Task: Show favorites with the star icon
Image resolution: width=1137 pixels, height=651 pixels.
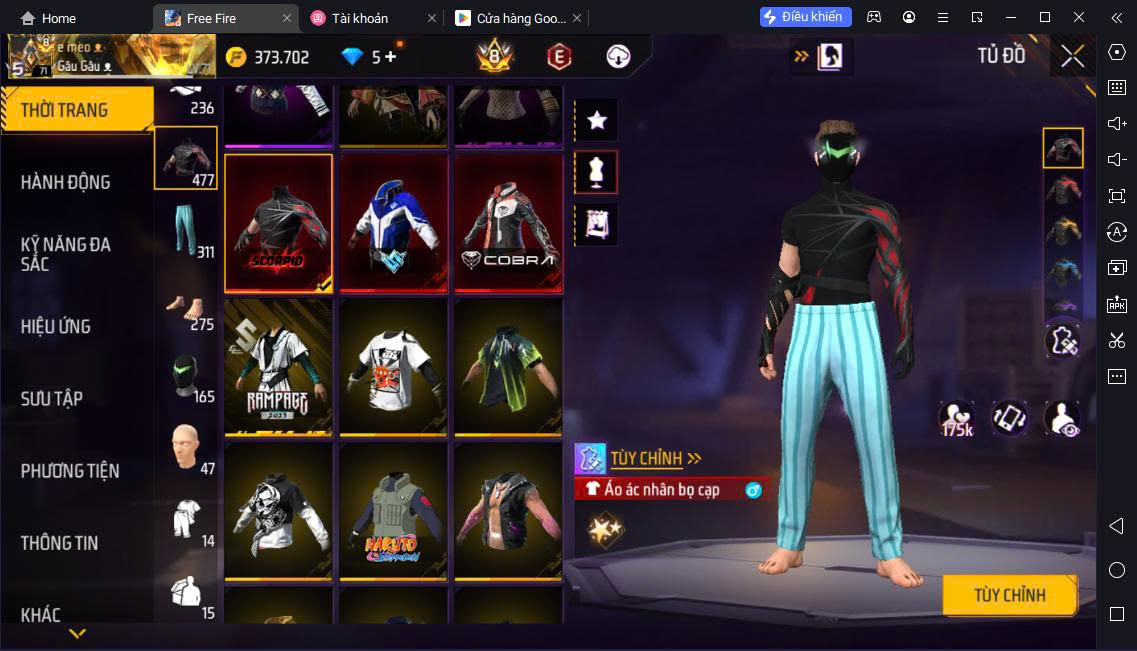Action: [597, 120]
